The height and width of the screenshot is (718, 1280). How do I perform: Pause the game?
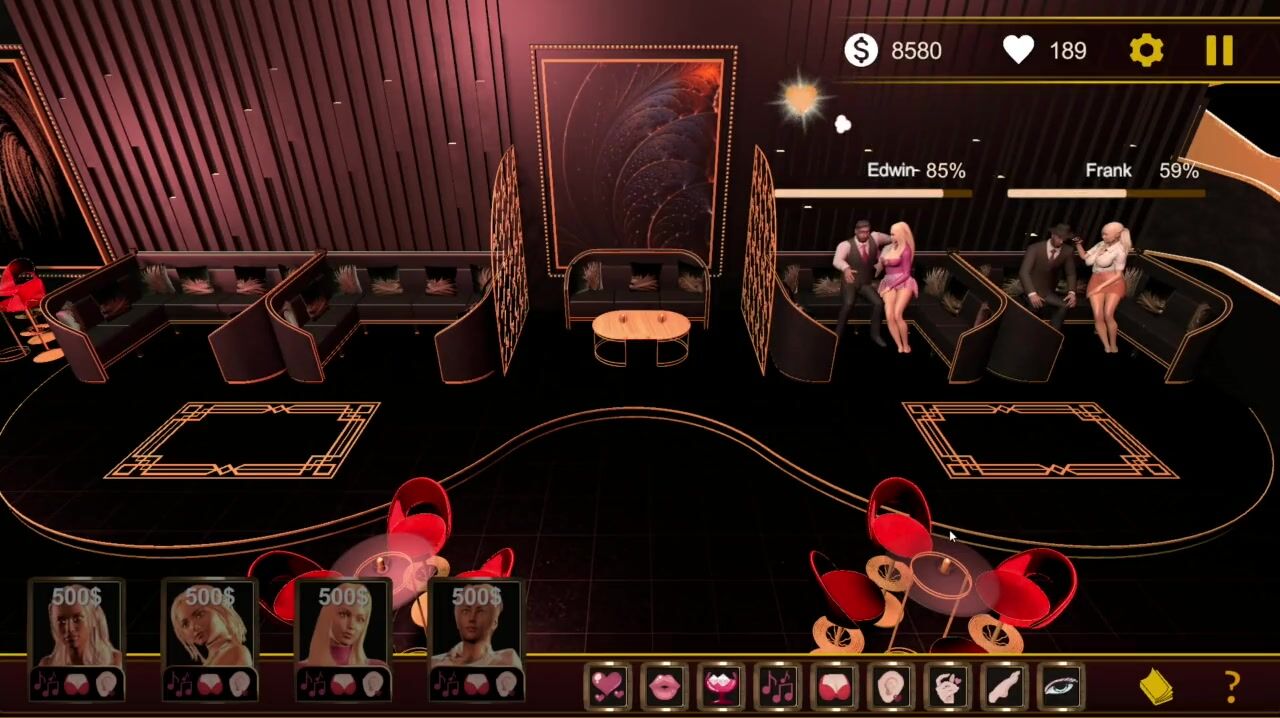point(1219,50)
